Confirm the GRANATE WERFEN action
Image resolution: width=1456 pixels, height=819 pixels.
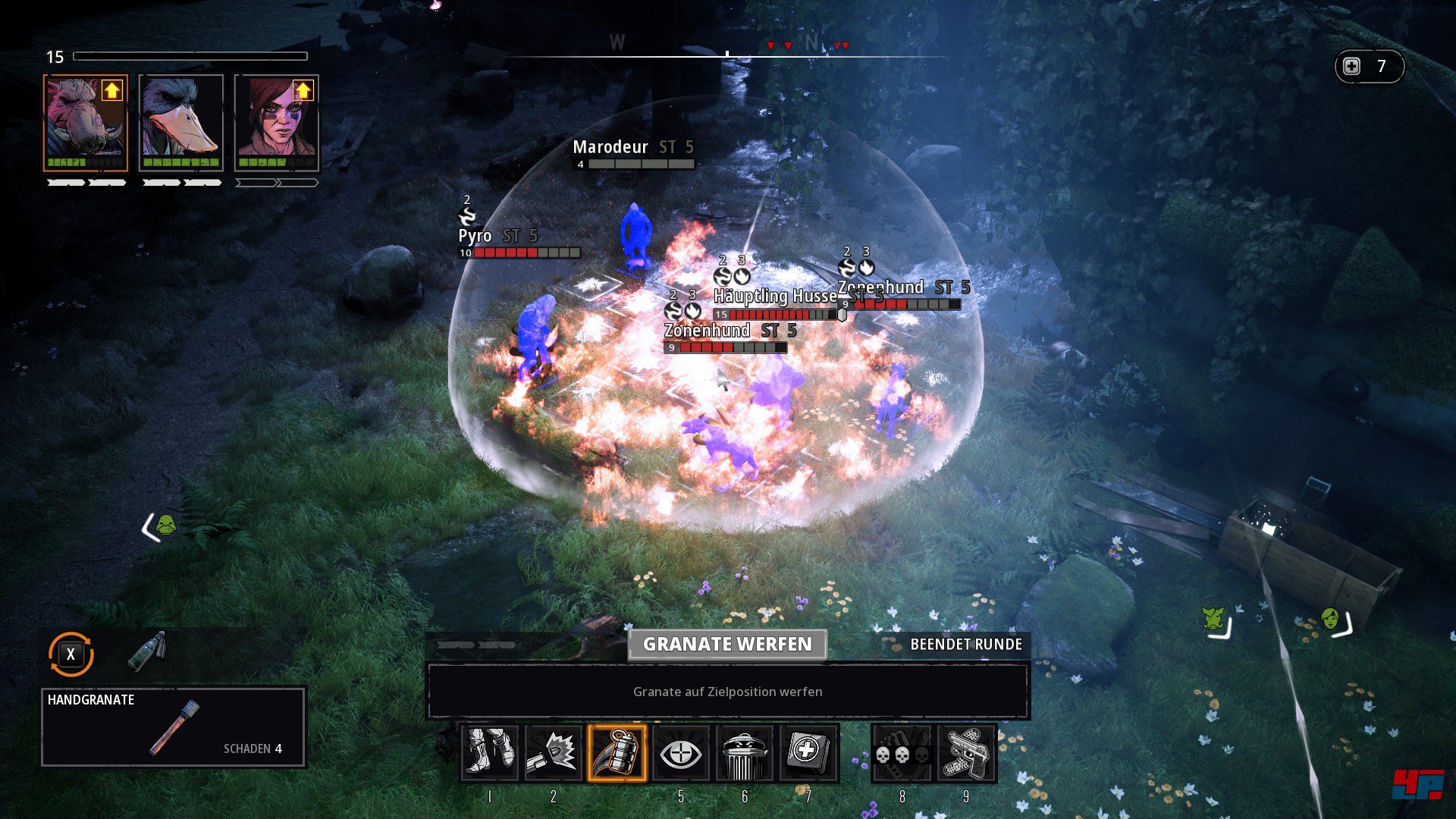click(x=727, y=645)
